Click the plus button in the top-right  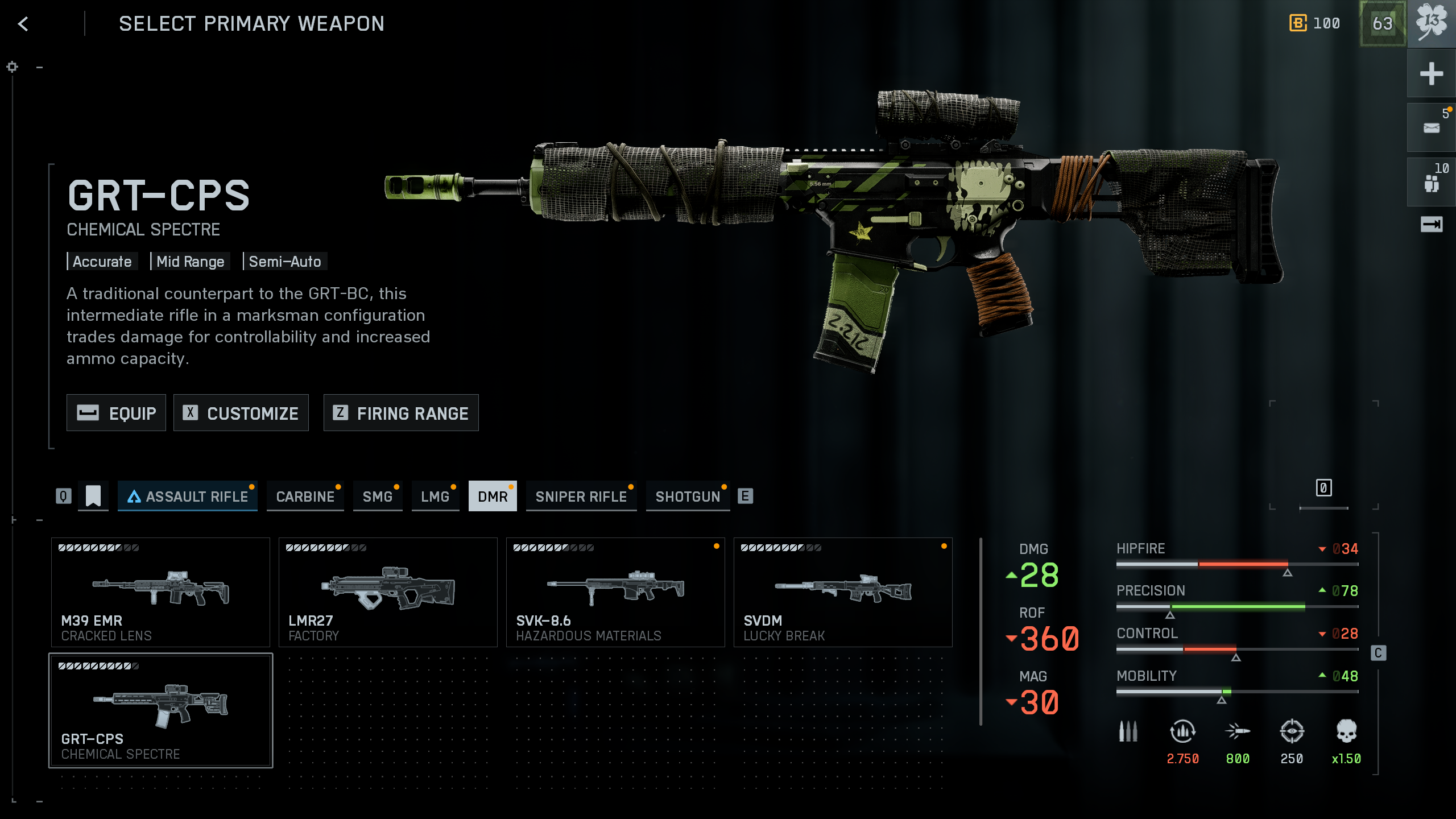(1431, 74)
